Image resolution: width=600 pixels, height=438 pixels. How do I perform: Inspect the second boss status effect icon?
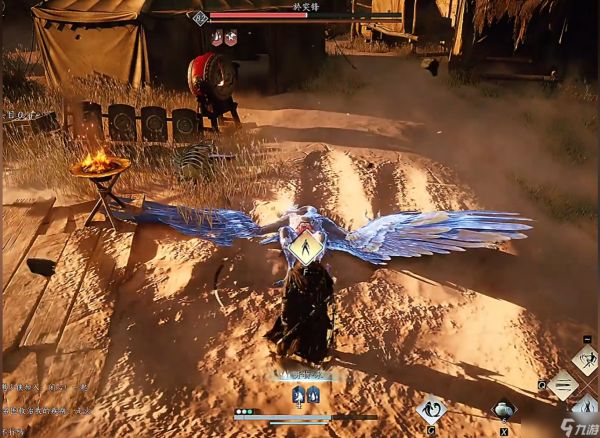231,38
